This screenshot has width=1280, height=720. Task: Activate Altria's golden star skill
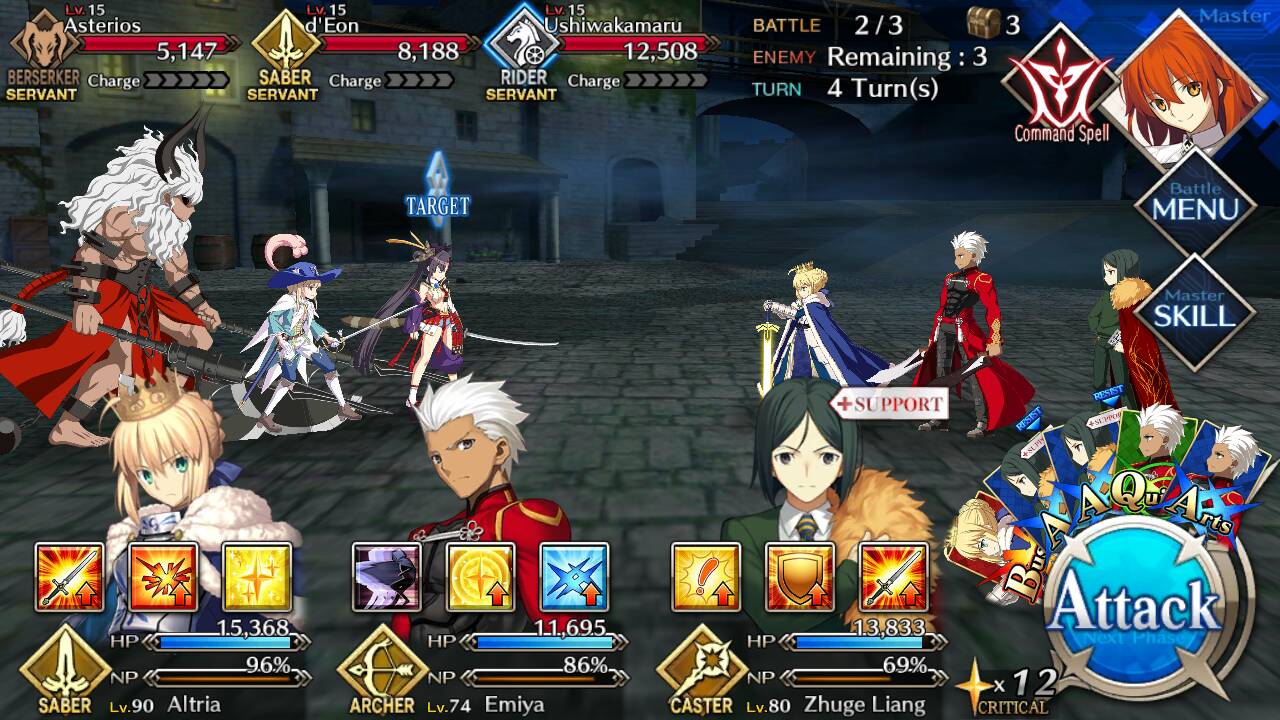click(257, 577)
